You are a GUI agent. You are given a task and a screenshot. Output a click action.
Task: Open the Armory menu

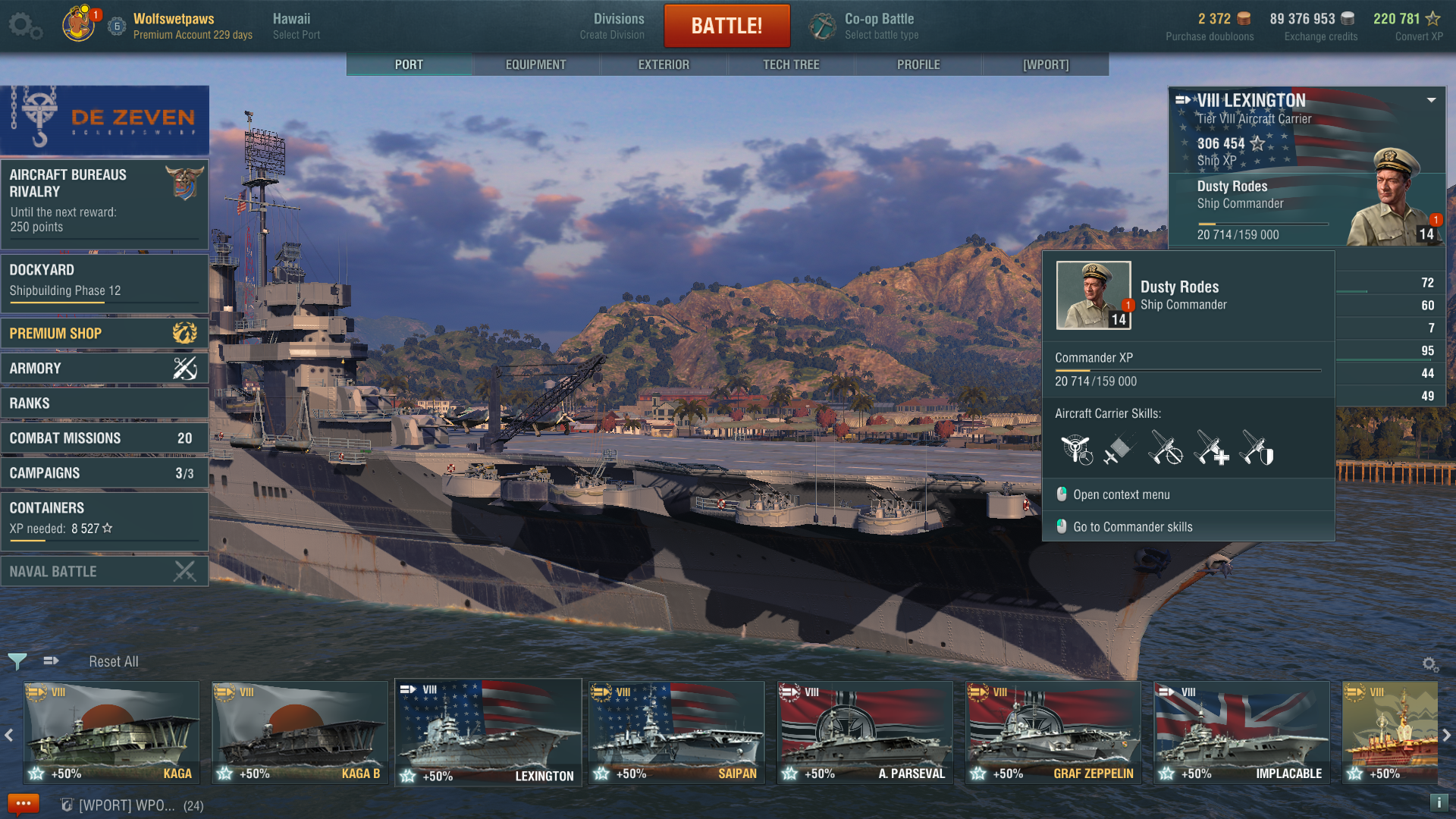coord(104,369)
